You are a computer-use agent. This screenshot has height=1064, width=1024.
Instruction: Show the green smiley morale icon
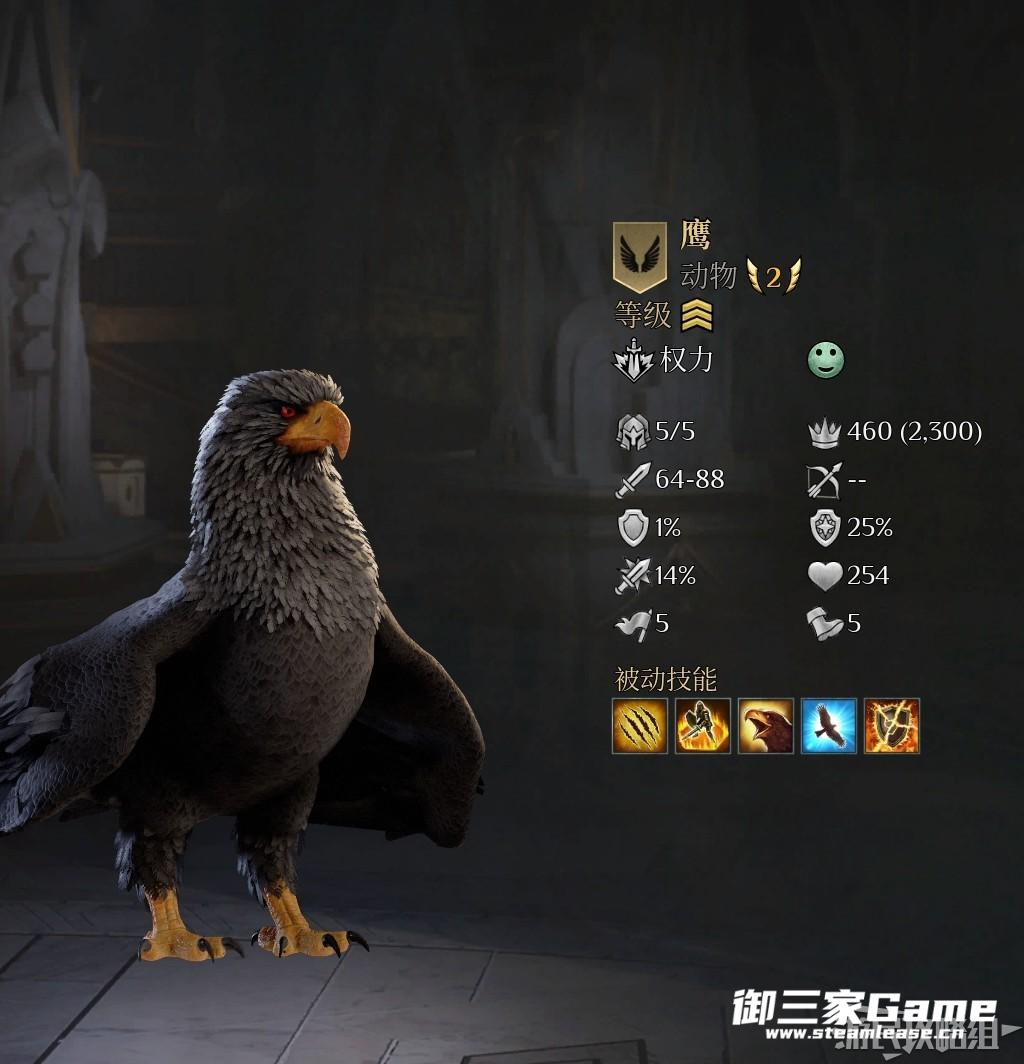point(826,360)
